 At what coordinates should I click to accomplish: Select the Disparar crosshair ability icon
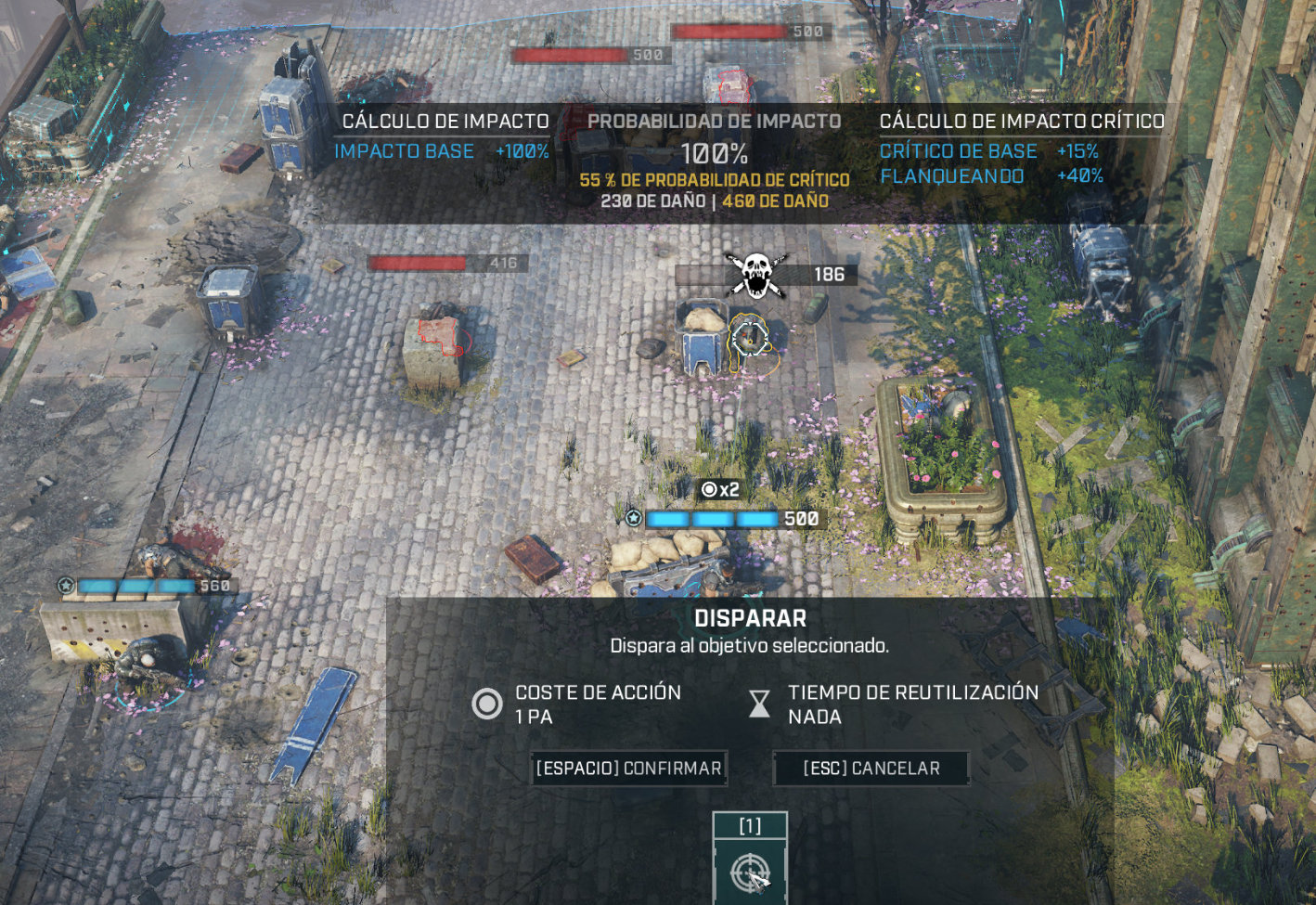(x=750, y=871)
